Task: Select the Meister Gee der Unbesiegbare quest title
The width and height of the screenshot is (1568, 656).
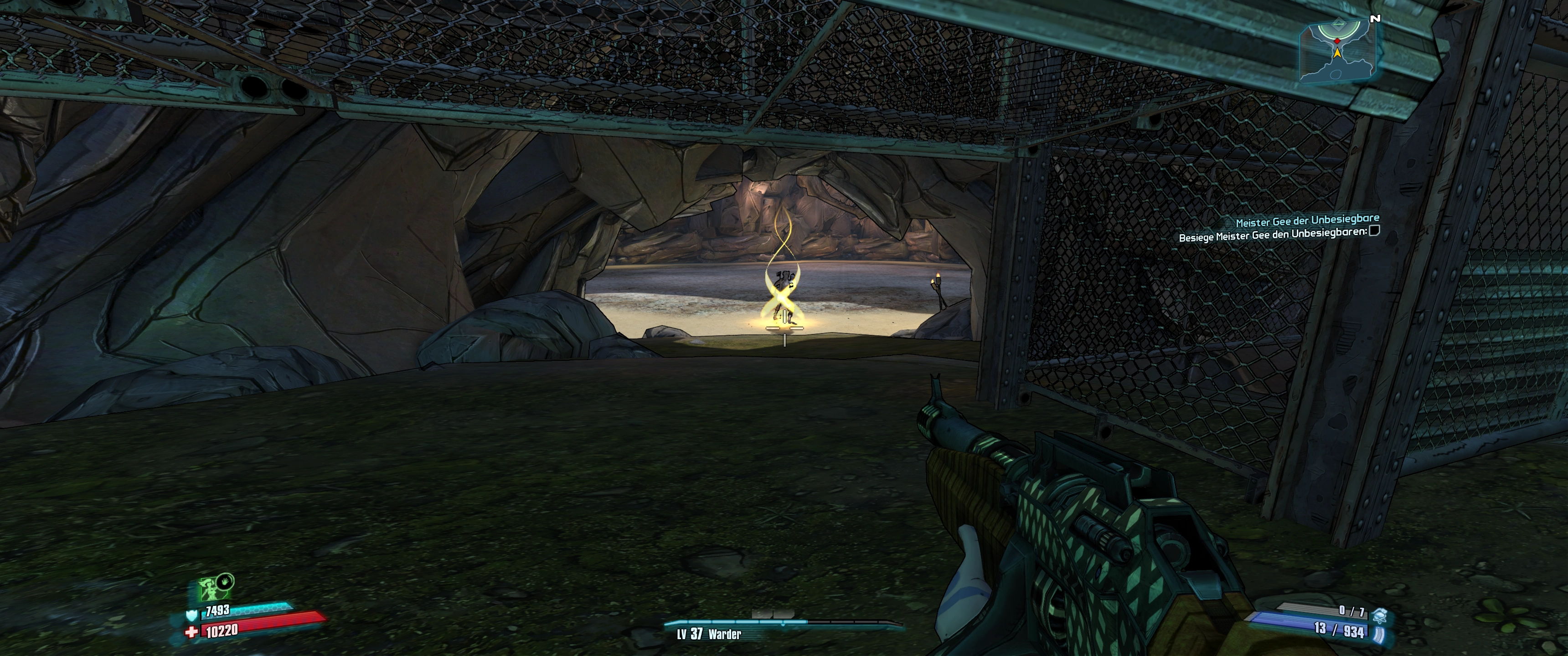Action: [1306, 220]
